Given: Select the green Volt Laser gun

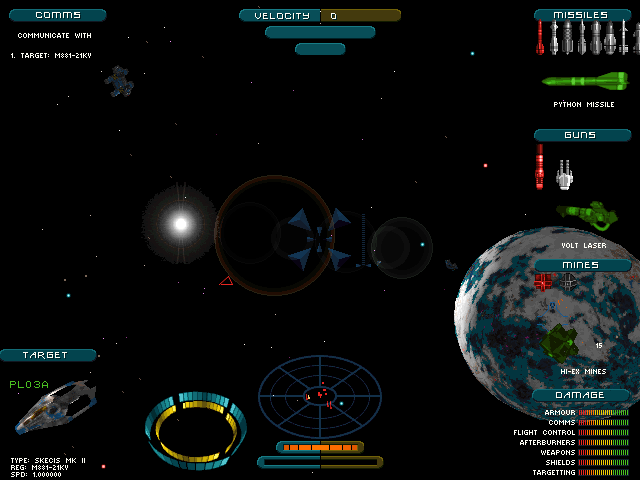Looking at the screenshot, I should tap(585, 213).
